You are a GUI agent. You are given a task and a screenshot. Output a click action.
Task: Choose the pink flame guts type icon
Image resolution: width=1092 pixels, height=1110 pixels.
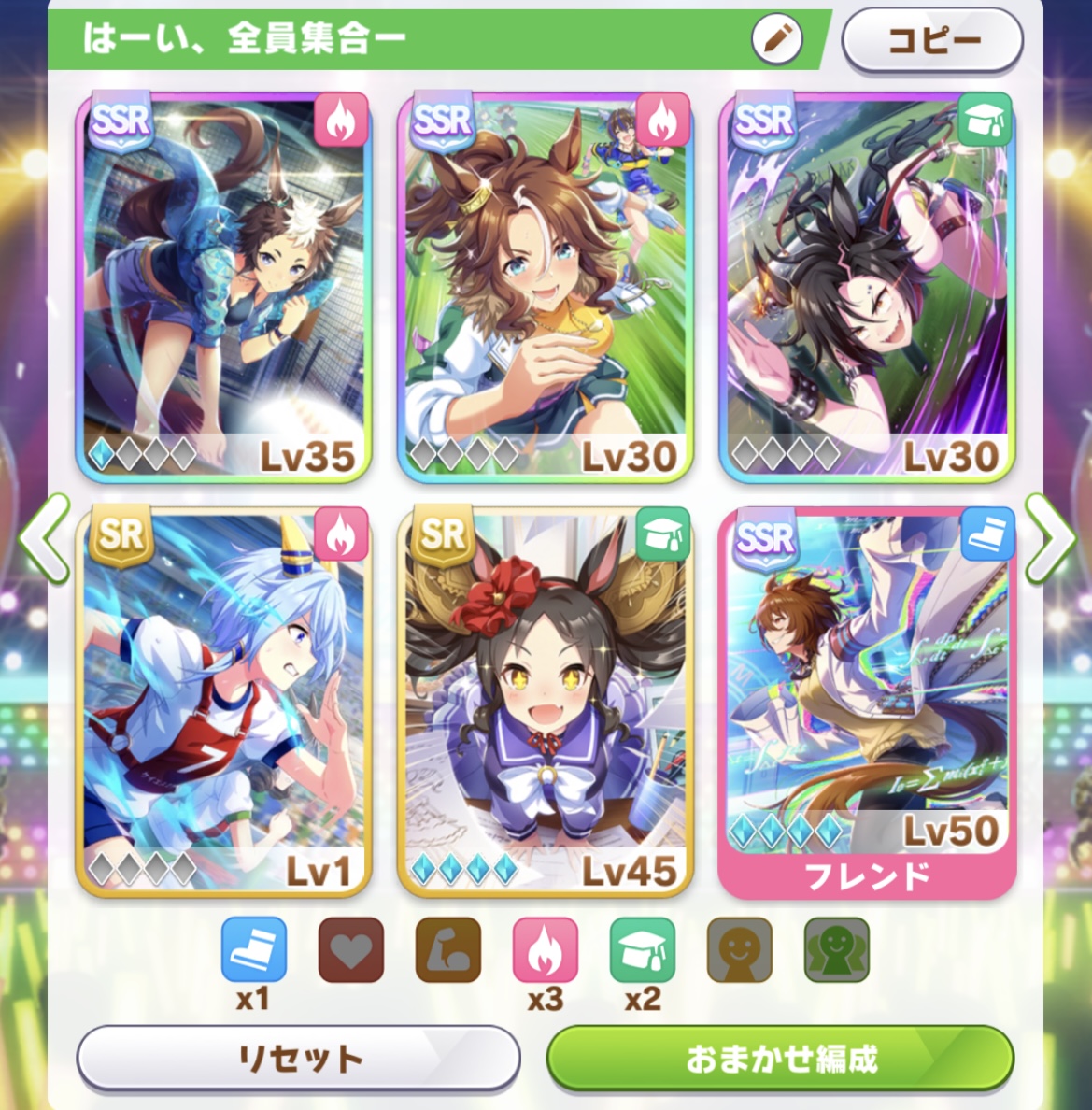pos(546,950)
